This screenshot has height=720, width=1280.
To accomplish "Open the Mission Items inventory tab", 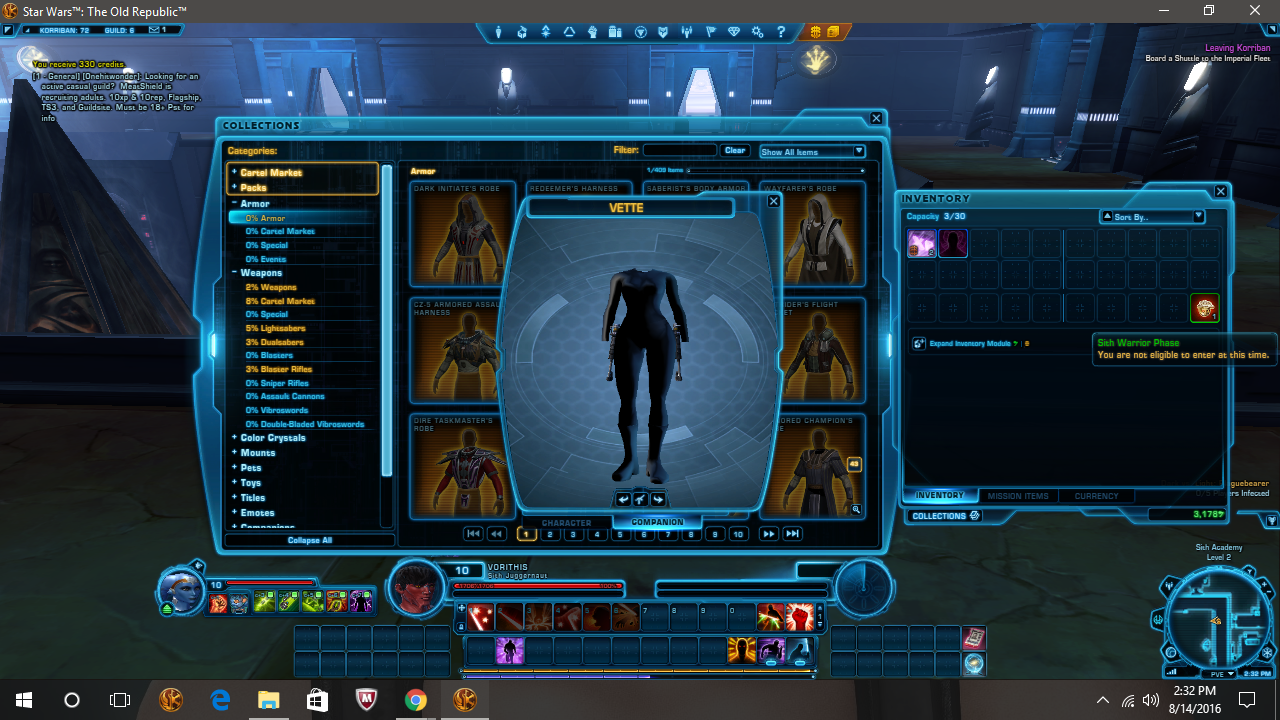I will click(x=1017, y=495).
